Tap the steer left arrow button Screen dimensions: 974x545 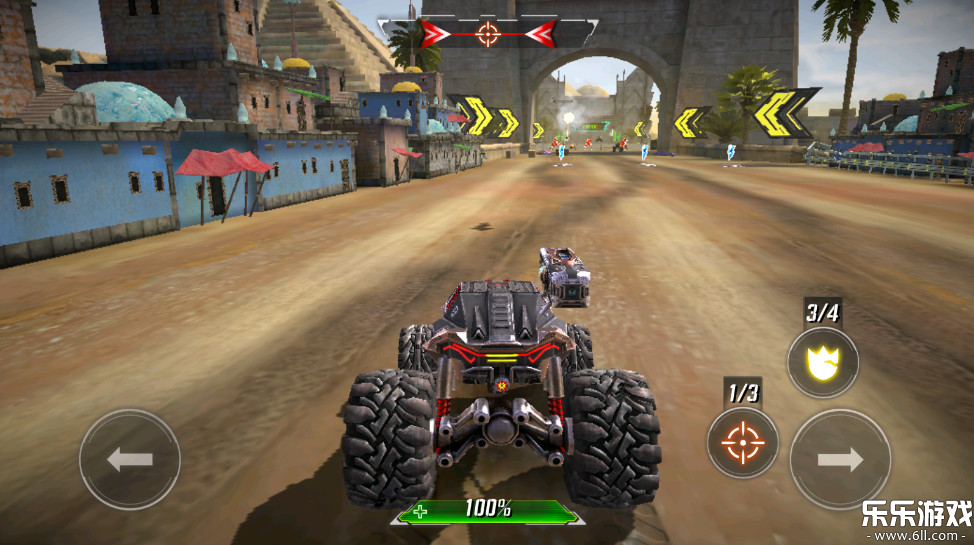coord(130,460)
